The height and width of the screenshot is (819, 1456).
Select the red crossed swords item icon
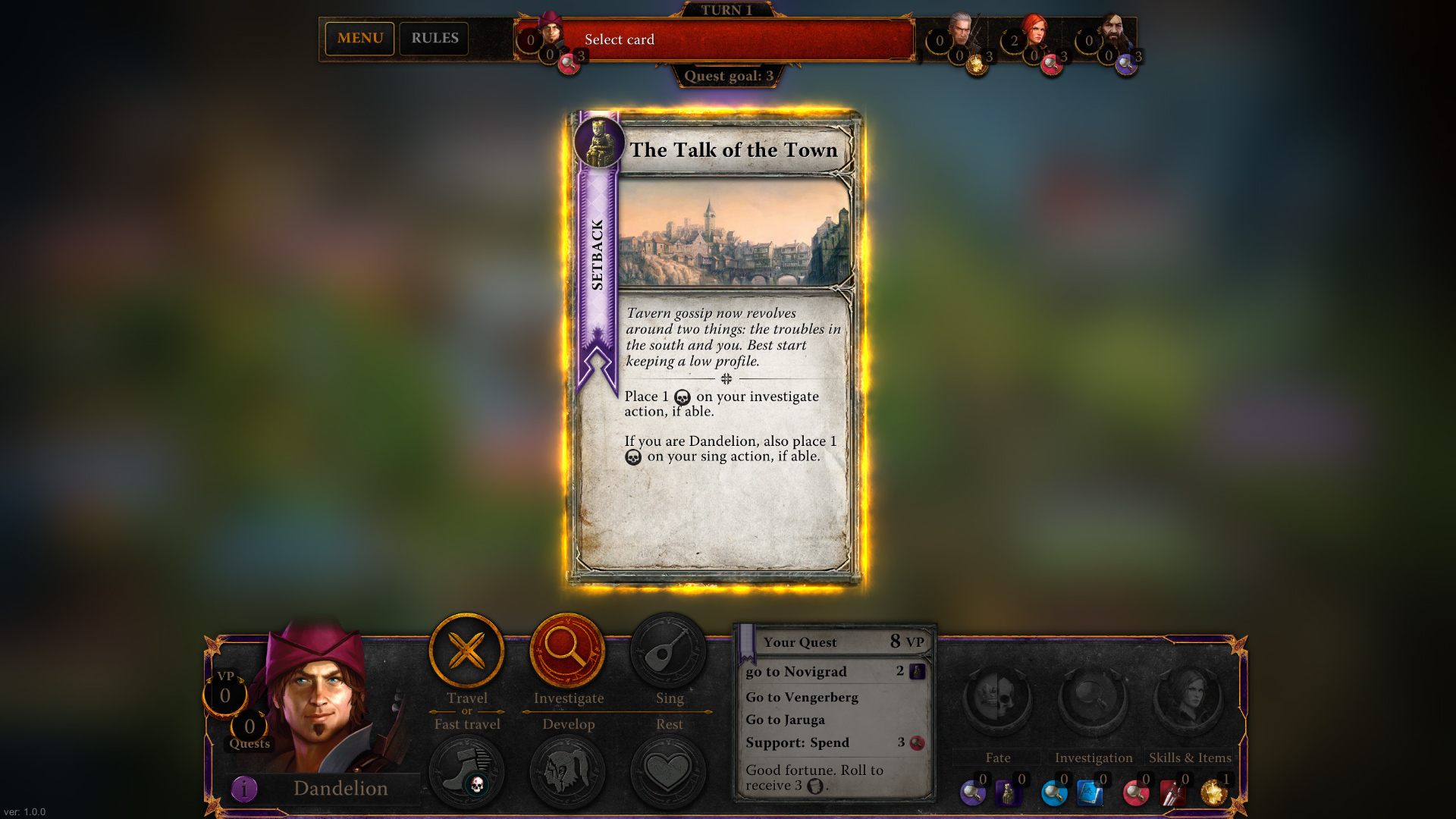tap(1172, 792)
